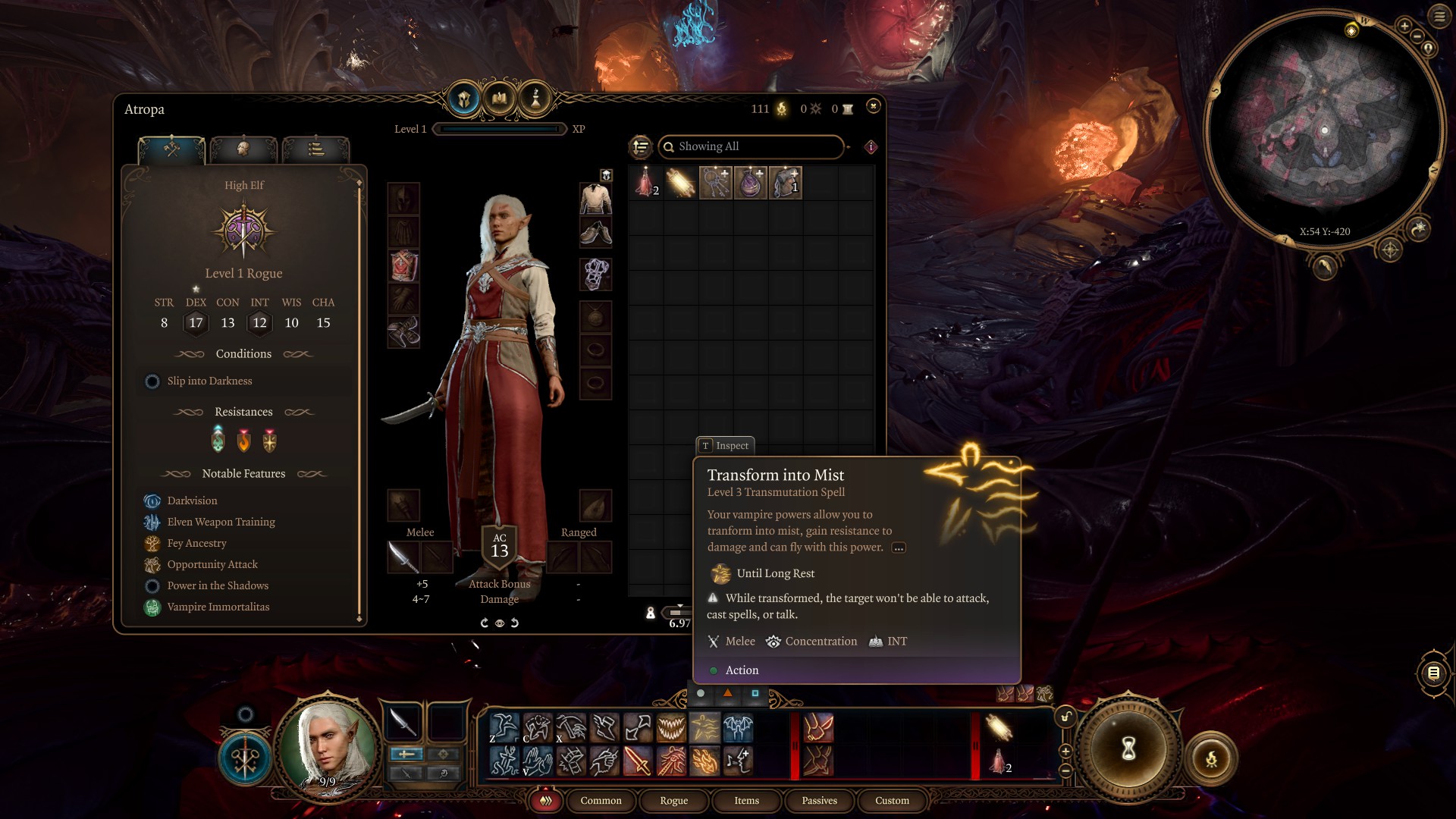Click the Showing All search field
This screenshot has height=819, width=1456.
click(751, 146)
